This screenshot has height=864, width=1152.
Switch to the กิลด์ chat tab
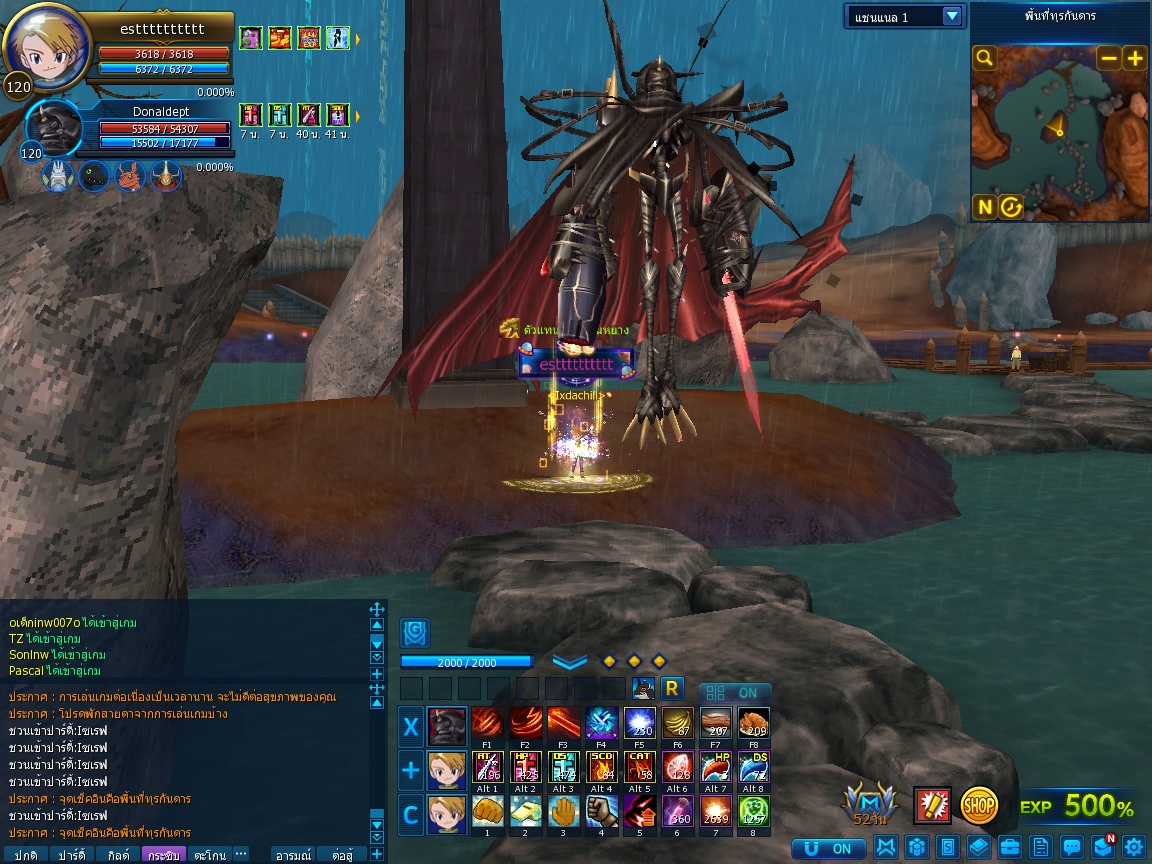click(x=118, y=855)
